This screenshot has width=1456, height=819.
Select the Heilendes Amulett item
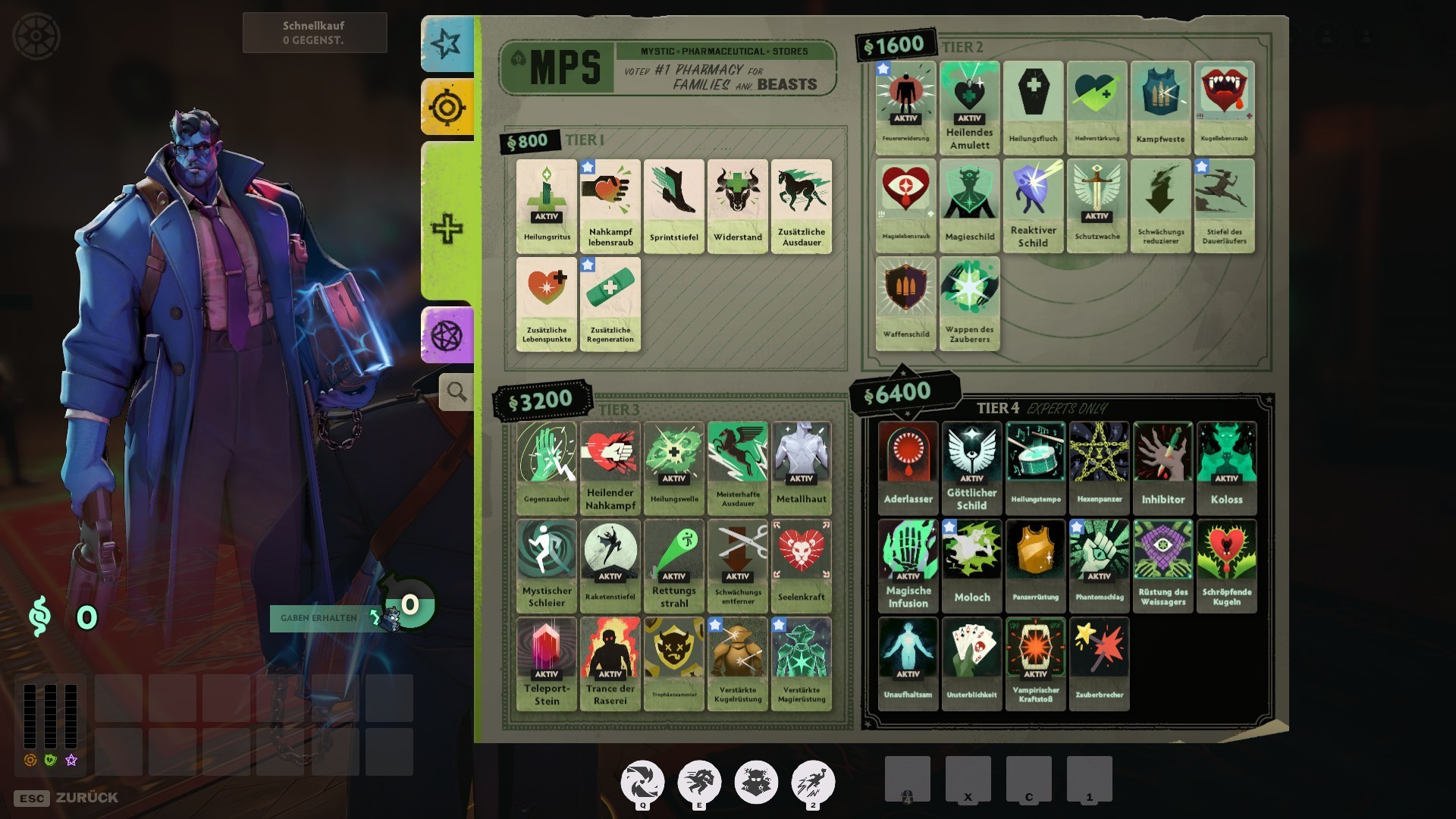tap(970, 108)
